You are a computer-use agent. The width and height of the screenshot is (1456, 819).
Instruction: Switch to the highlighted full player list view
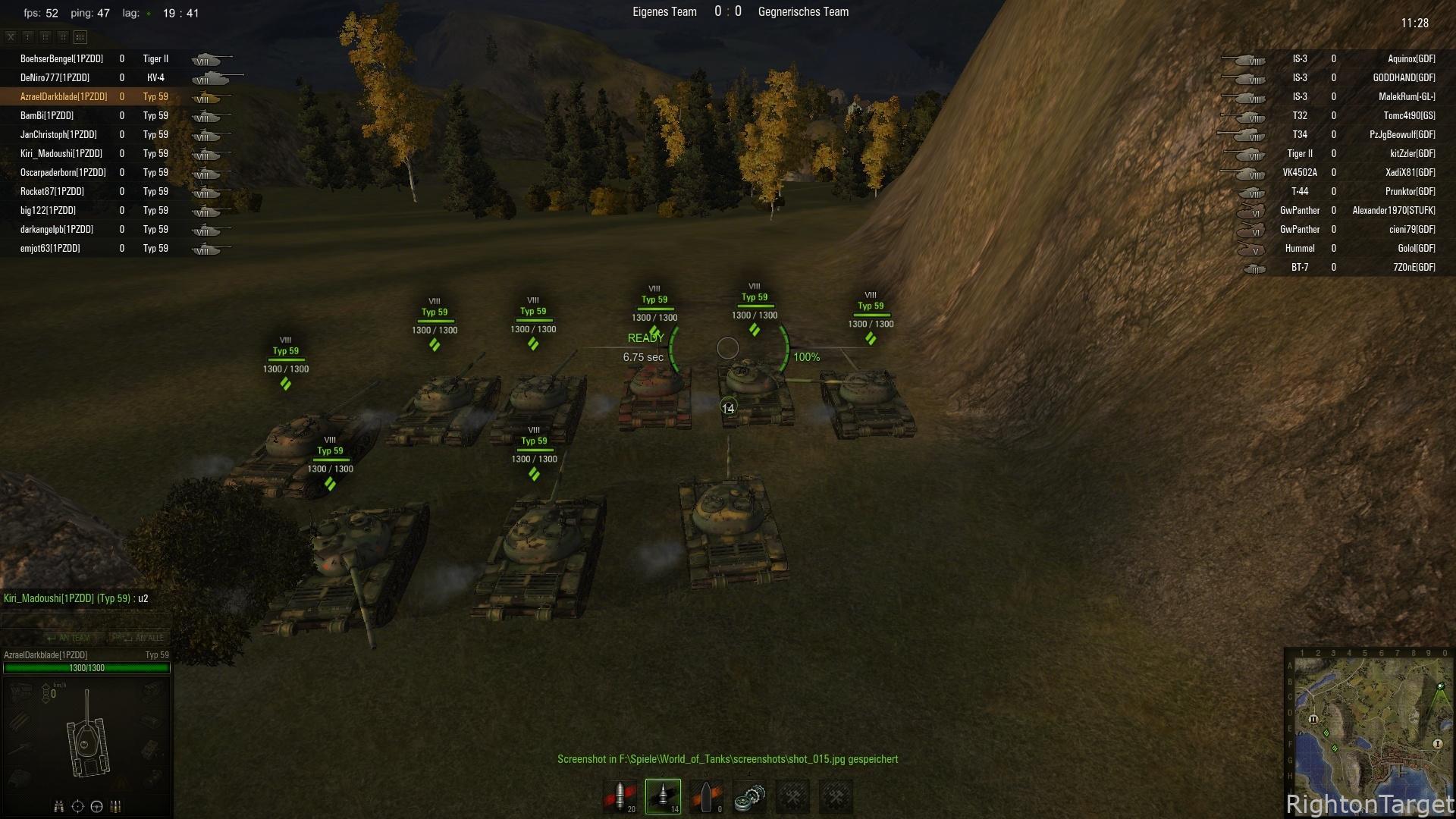pos(80,36)
